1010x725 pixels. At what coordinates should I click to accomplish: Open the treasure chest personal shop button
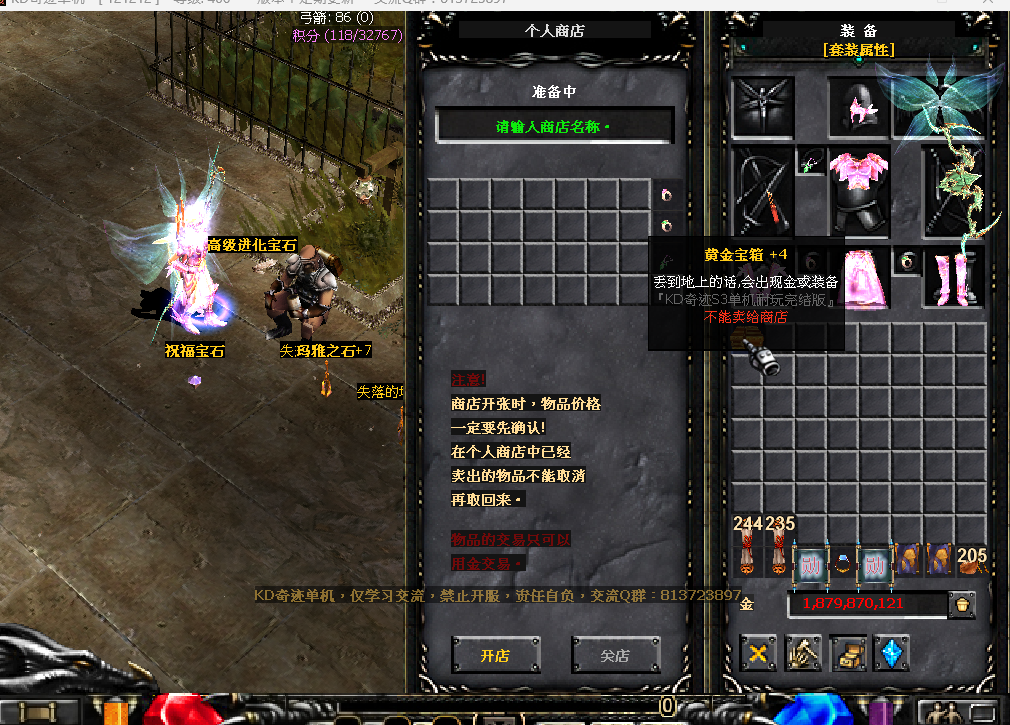[x=848, y=654]
